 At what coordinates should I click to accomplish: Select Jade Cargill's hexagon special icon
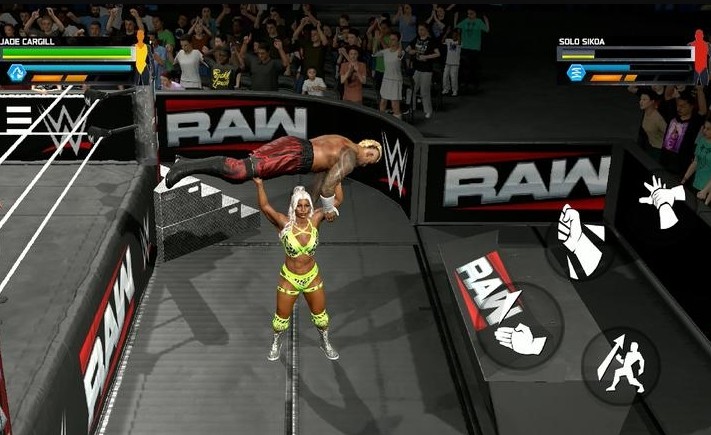click(16, 72)
